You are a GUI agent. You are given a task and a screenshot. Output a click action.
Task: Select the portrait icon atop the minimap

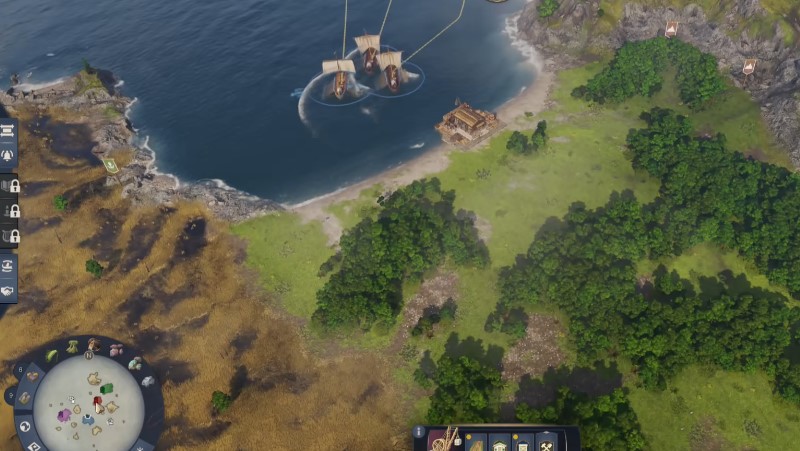click(x=93, y=345)
